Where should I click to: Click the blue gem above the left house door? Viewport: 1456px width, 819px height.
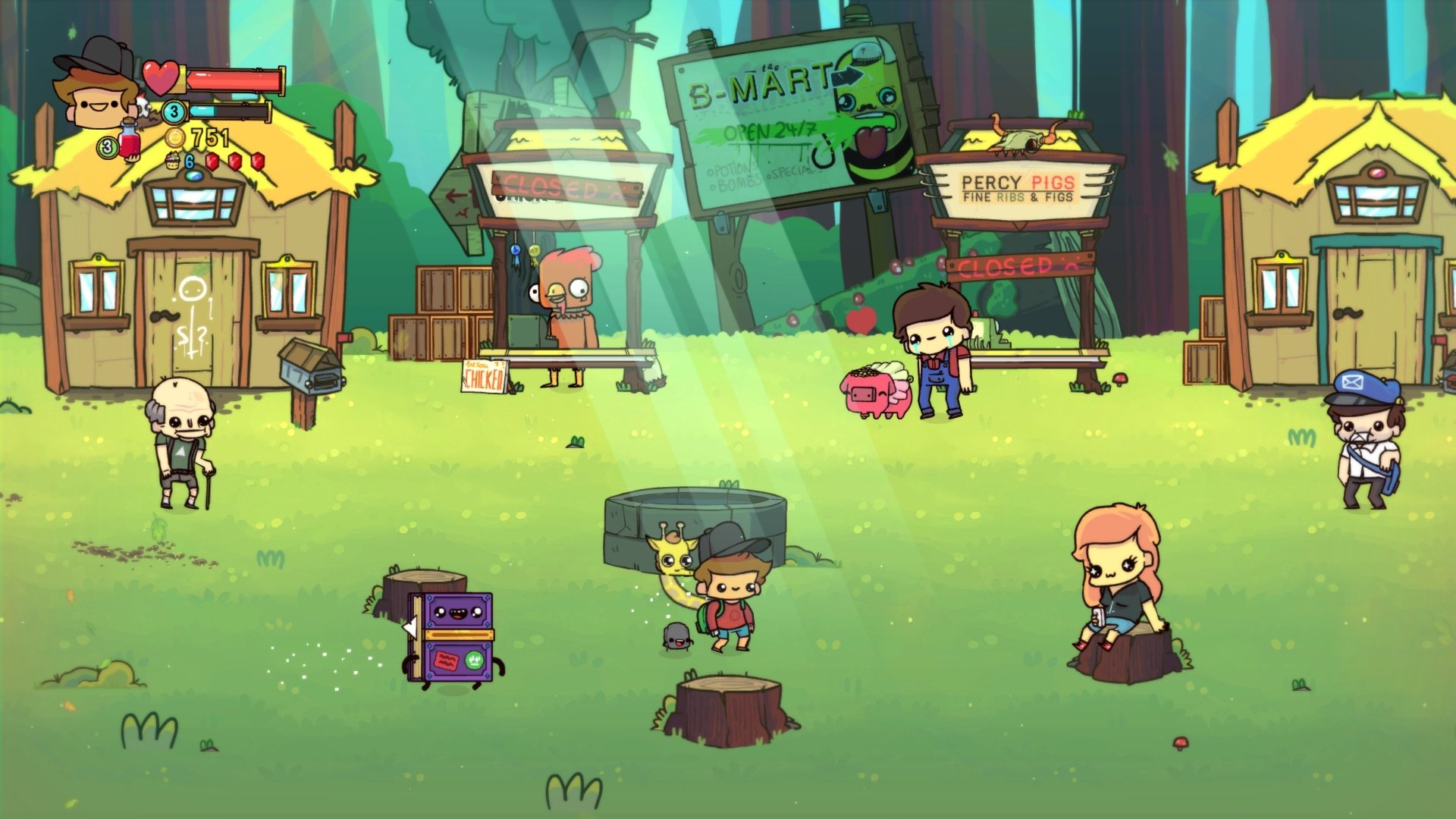point(195,174)
